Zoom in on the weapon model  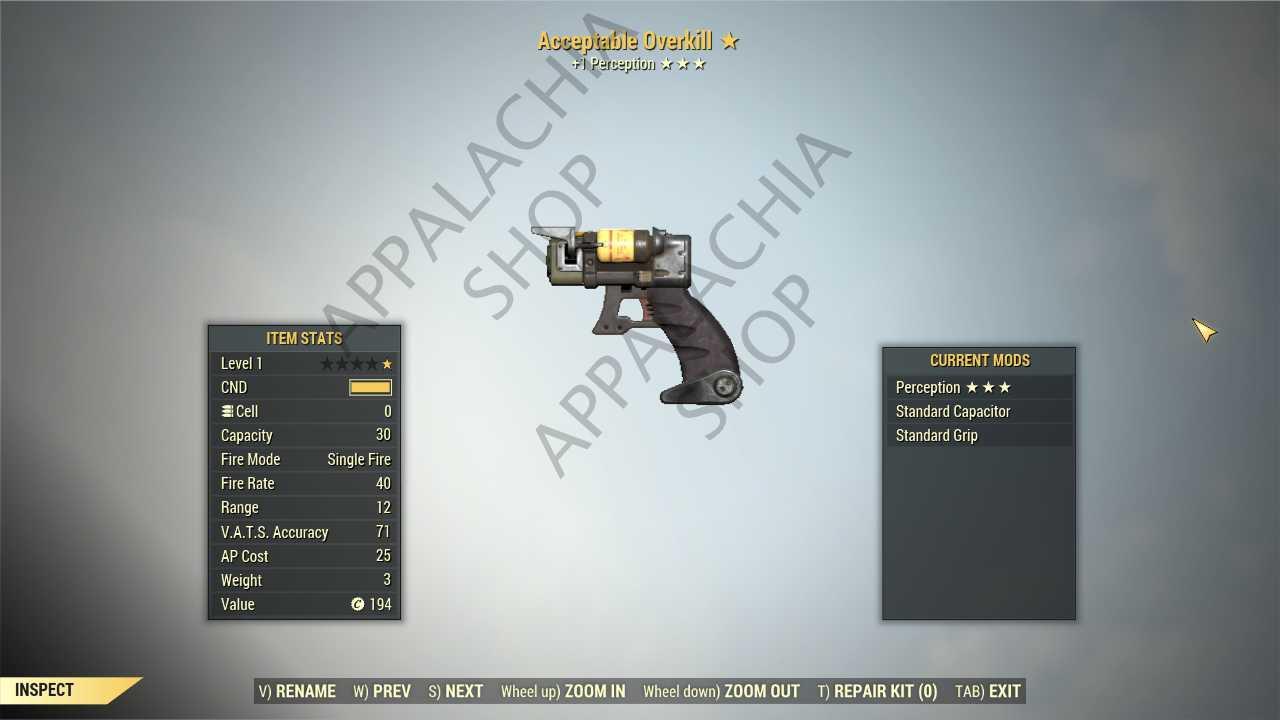click(563, 691)
